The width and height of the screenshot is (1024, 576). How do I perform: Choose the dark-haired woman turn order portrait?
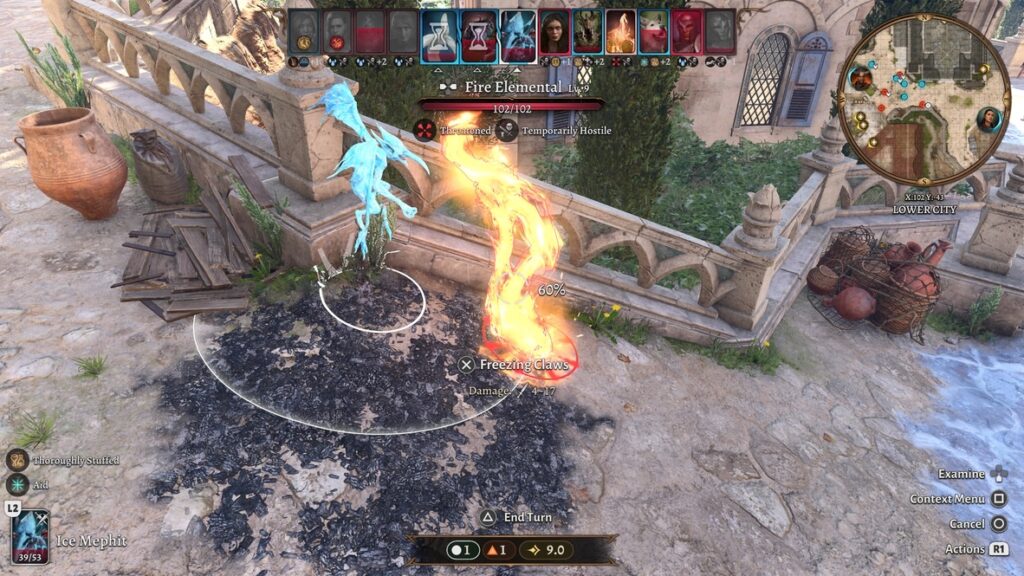pos(554,31)
